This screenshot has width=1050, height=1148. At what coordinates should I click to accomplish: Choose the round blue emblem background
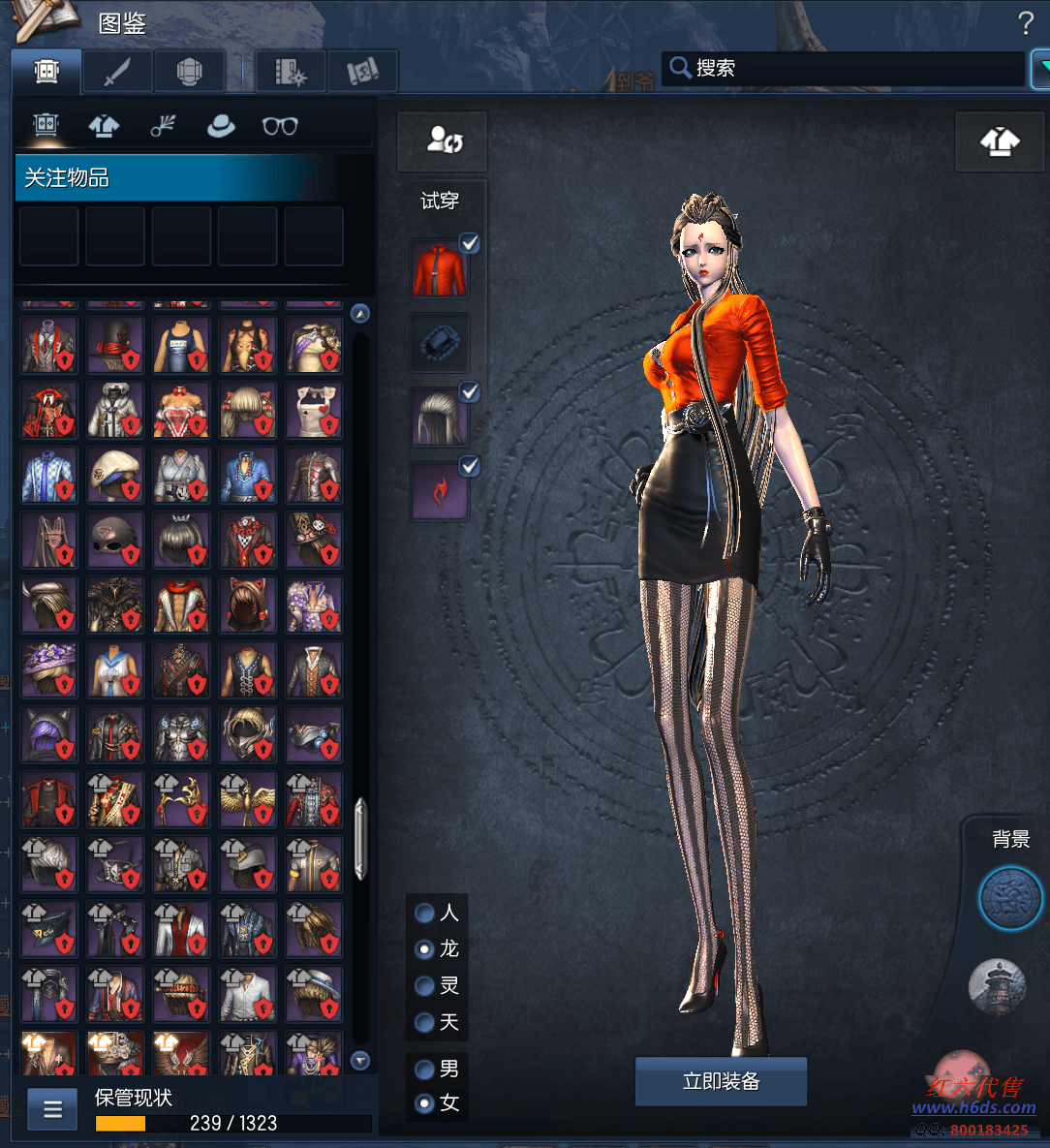tap(1009, 898)
